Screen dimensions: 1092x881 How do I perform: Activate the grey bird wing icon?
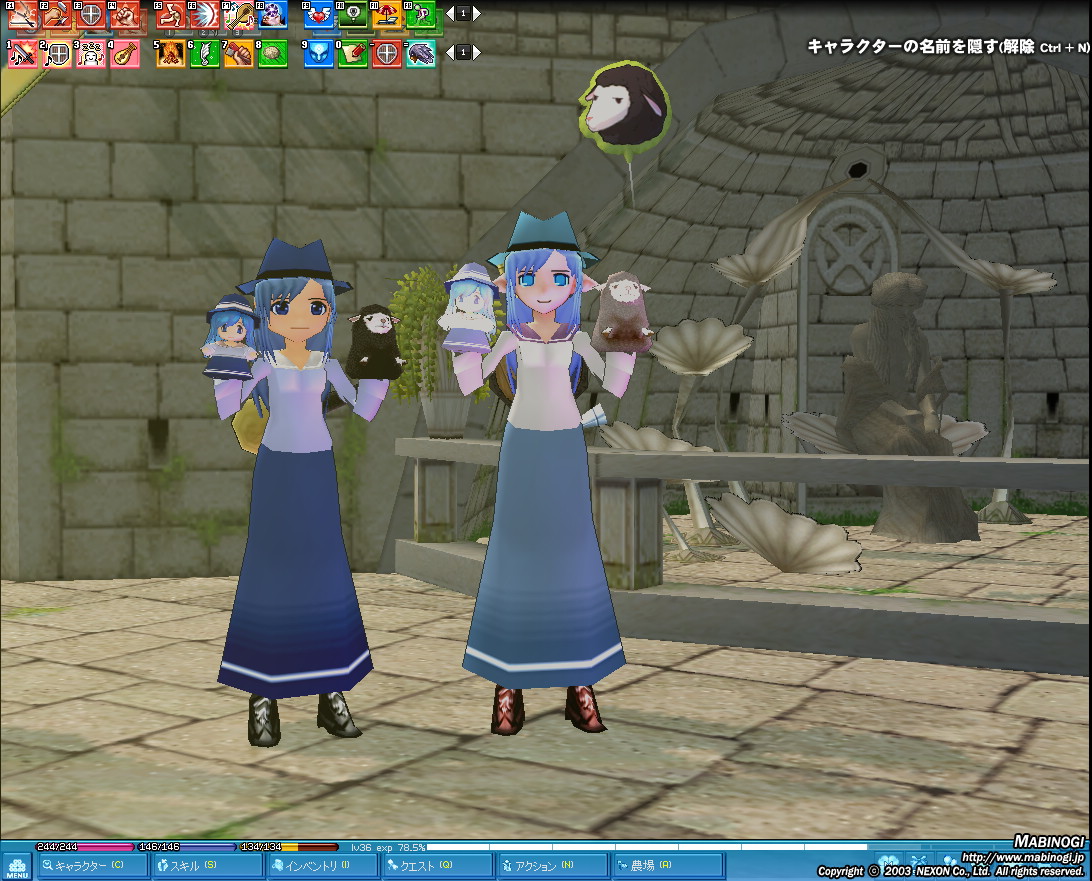420,54
